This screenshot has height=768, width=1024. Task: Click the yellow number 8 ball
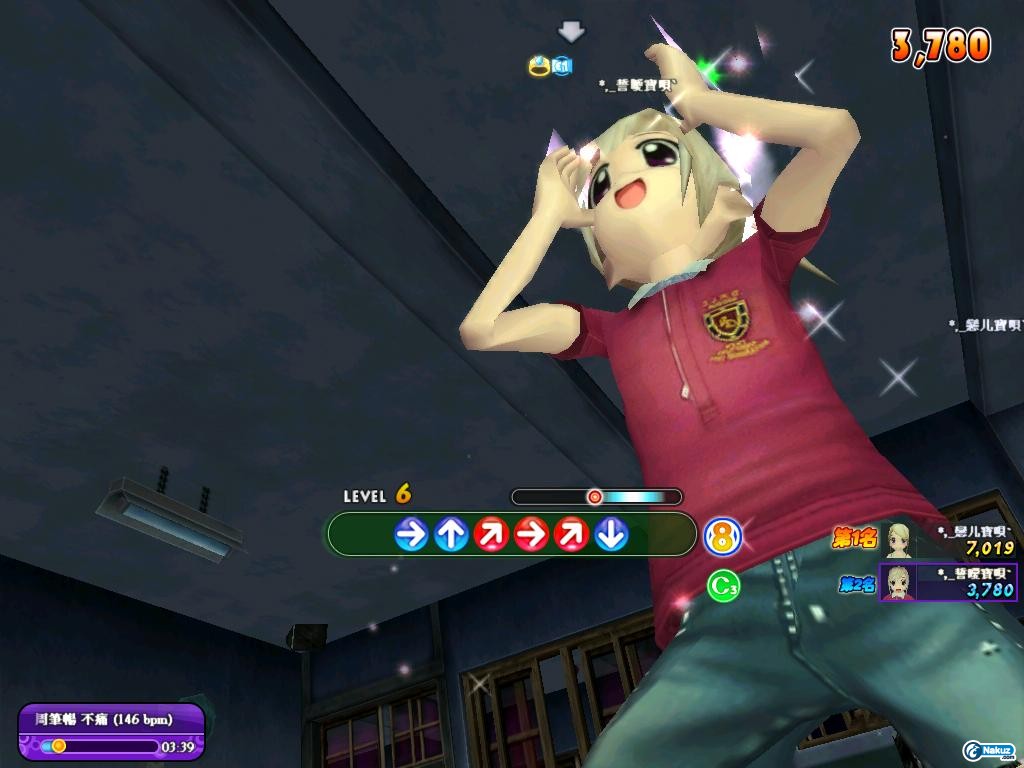723,537
